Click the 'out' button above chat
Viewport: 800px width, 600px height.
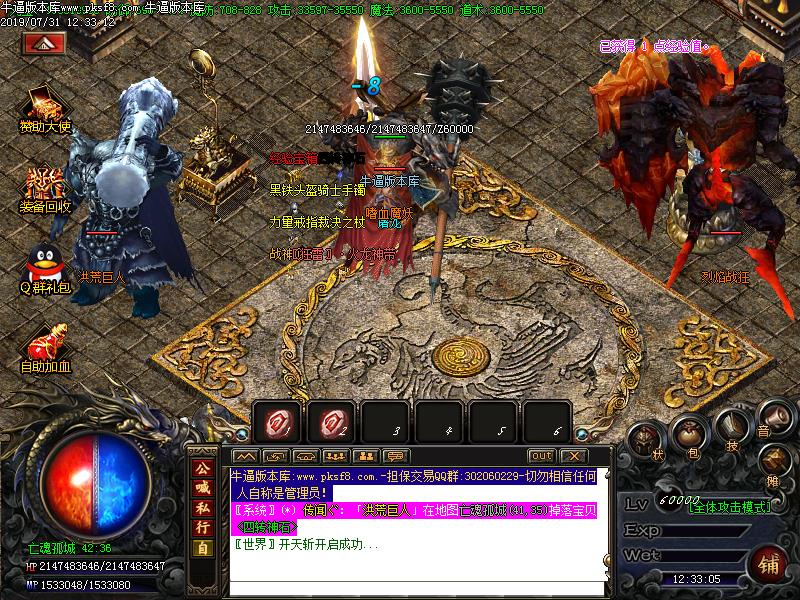click(541, 456)
